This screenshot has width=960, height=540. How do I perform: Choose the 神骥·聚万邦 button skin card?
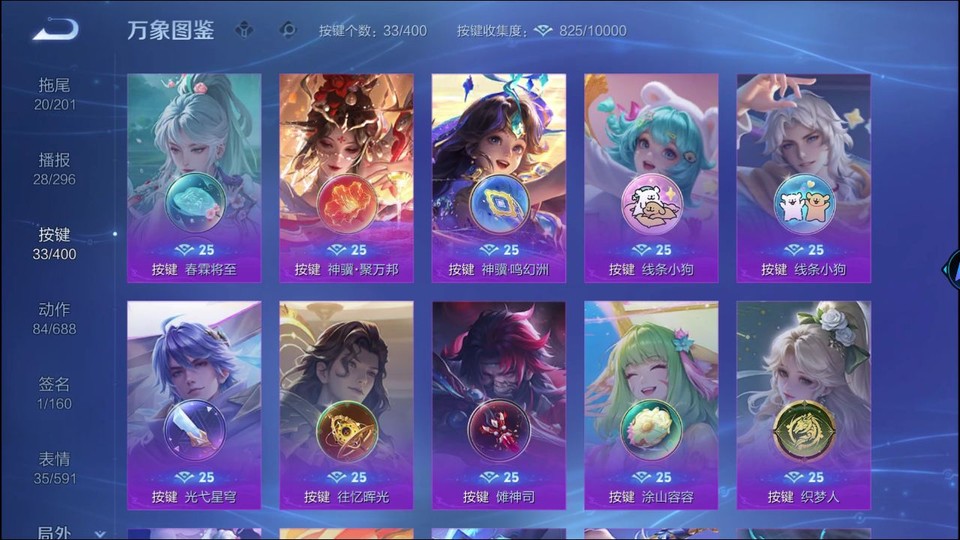(x=346, y=178)
